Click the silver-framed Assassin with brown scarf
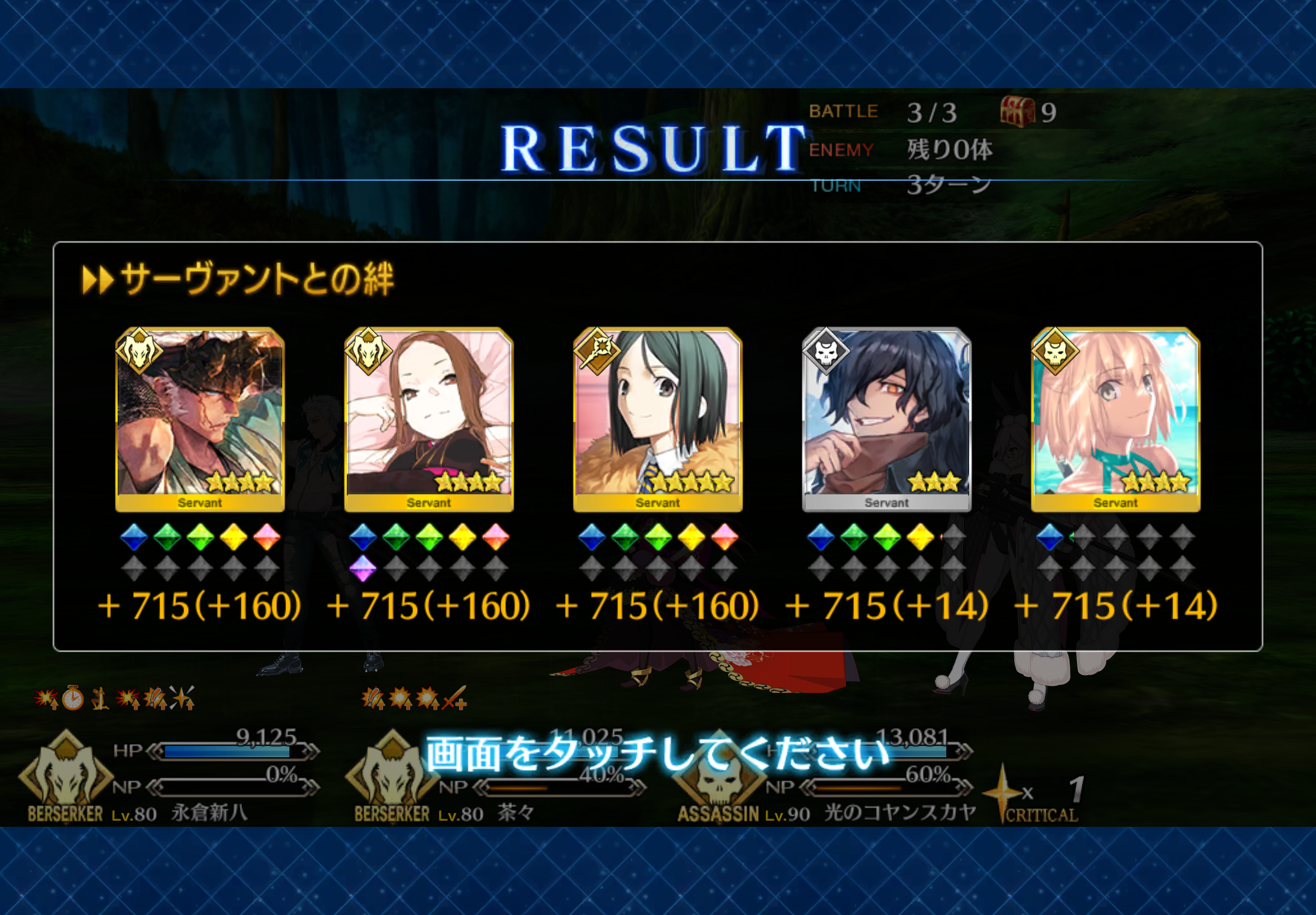 886,418
